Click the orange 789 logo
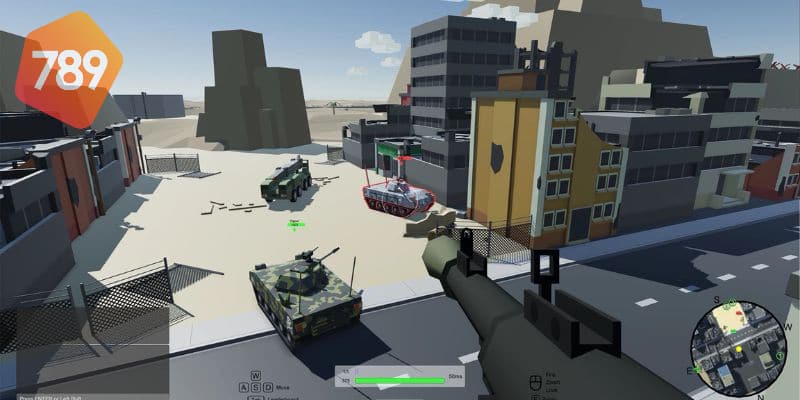Viewport: 800px width, 400px height. coord(66,68)
